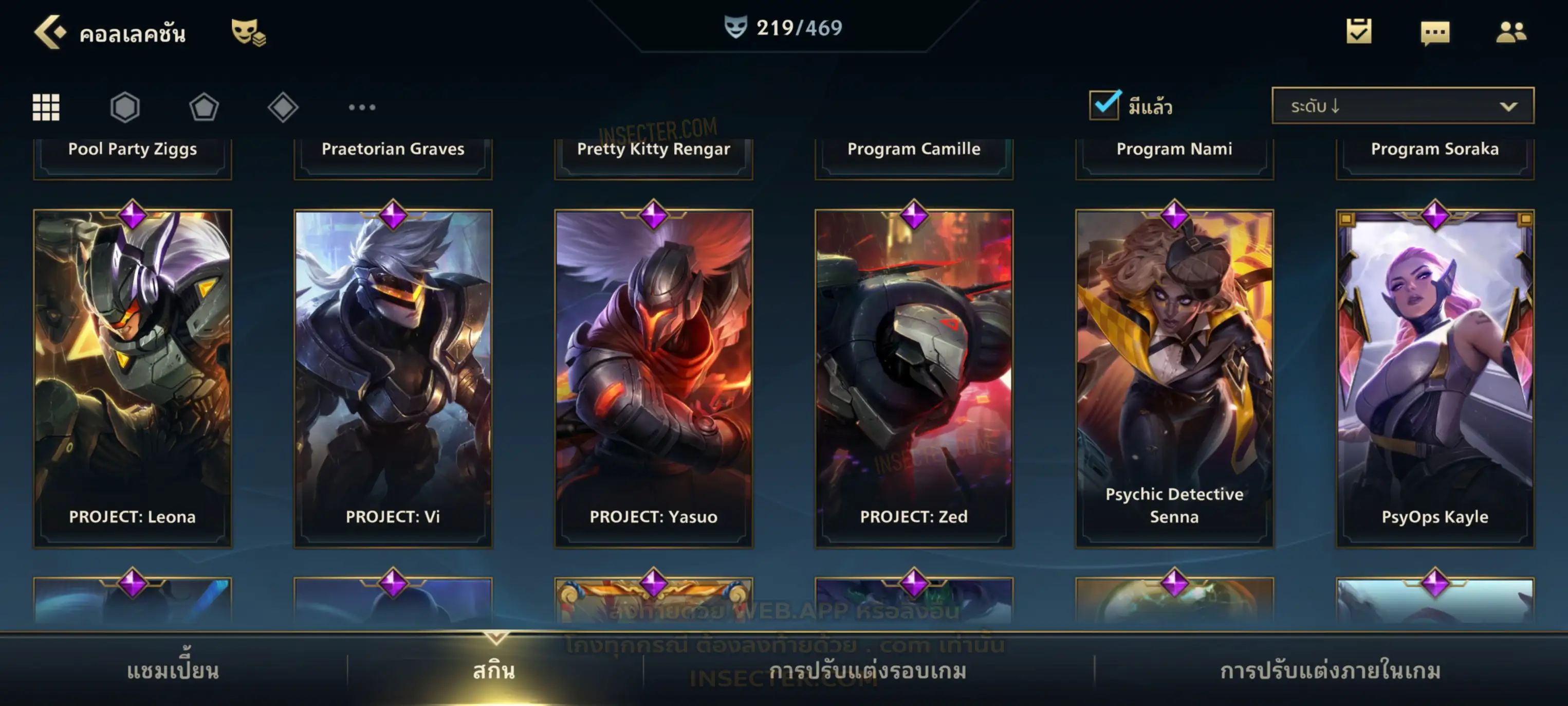This screenshot has height=706, width=1568.
Task: Open the sort order dropdown
Action: pos(1402,106)
